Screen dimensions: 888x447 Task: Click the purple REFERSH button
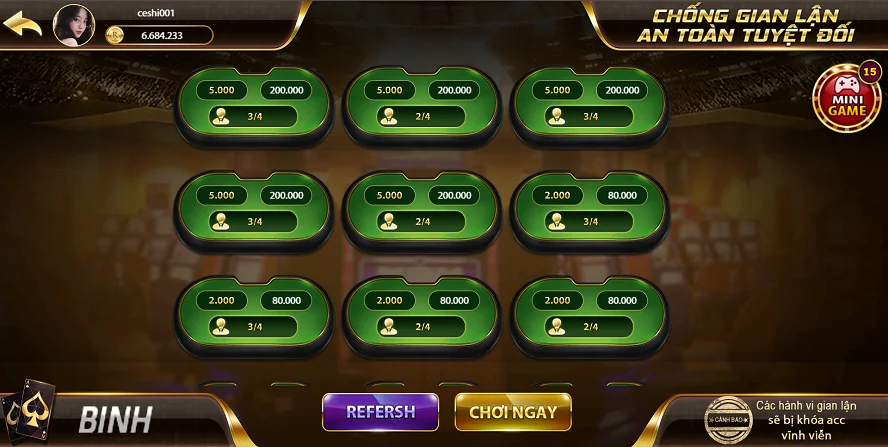381,411
